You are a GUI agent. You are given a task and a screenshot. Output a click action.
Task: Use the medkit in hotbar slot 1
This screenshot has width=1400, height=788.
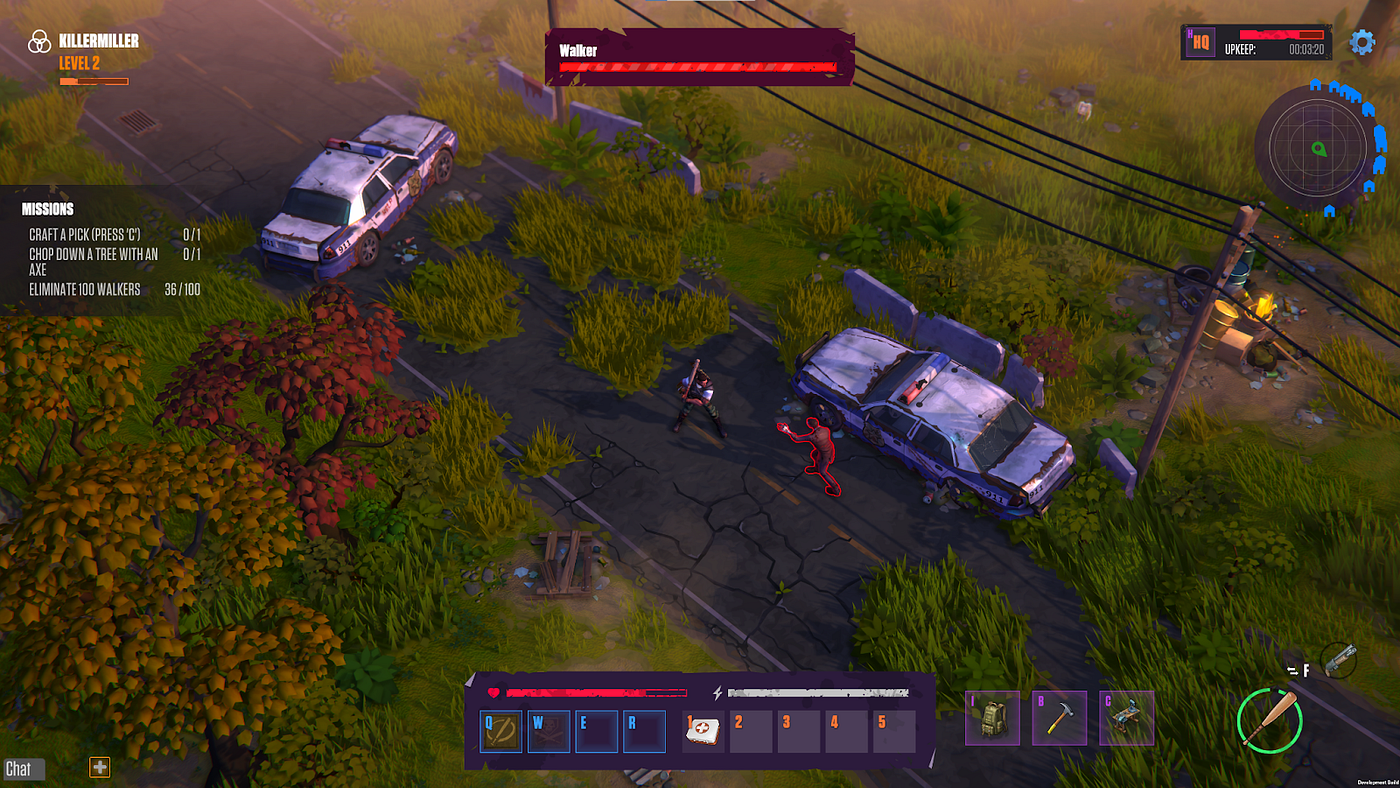point(703,732)
